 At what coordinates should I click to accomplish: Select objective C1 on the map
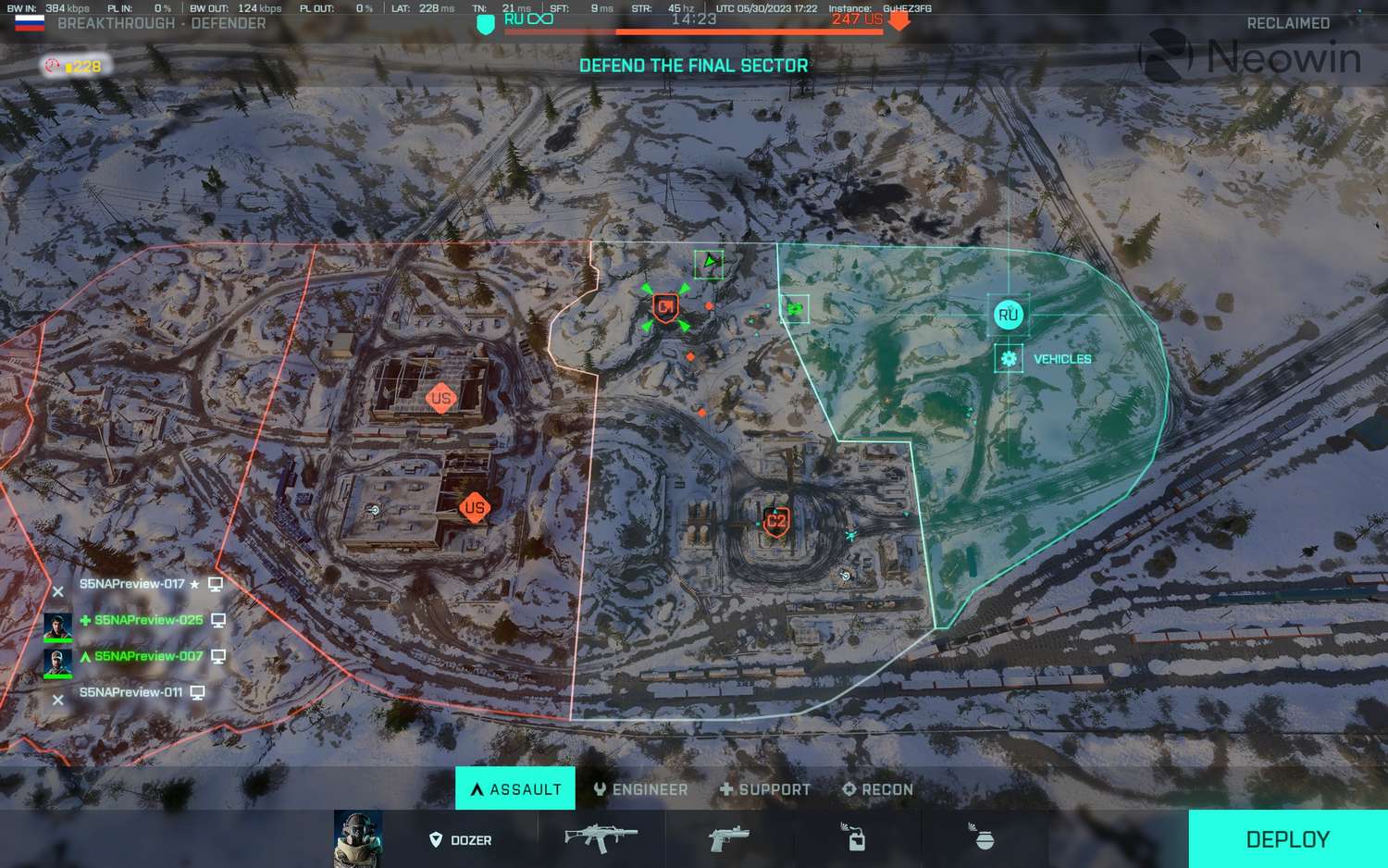point(665,307)
